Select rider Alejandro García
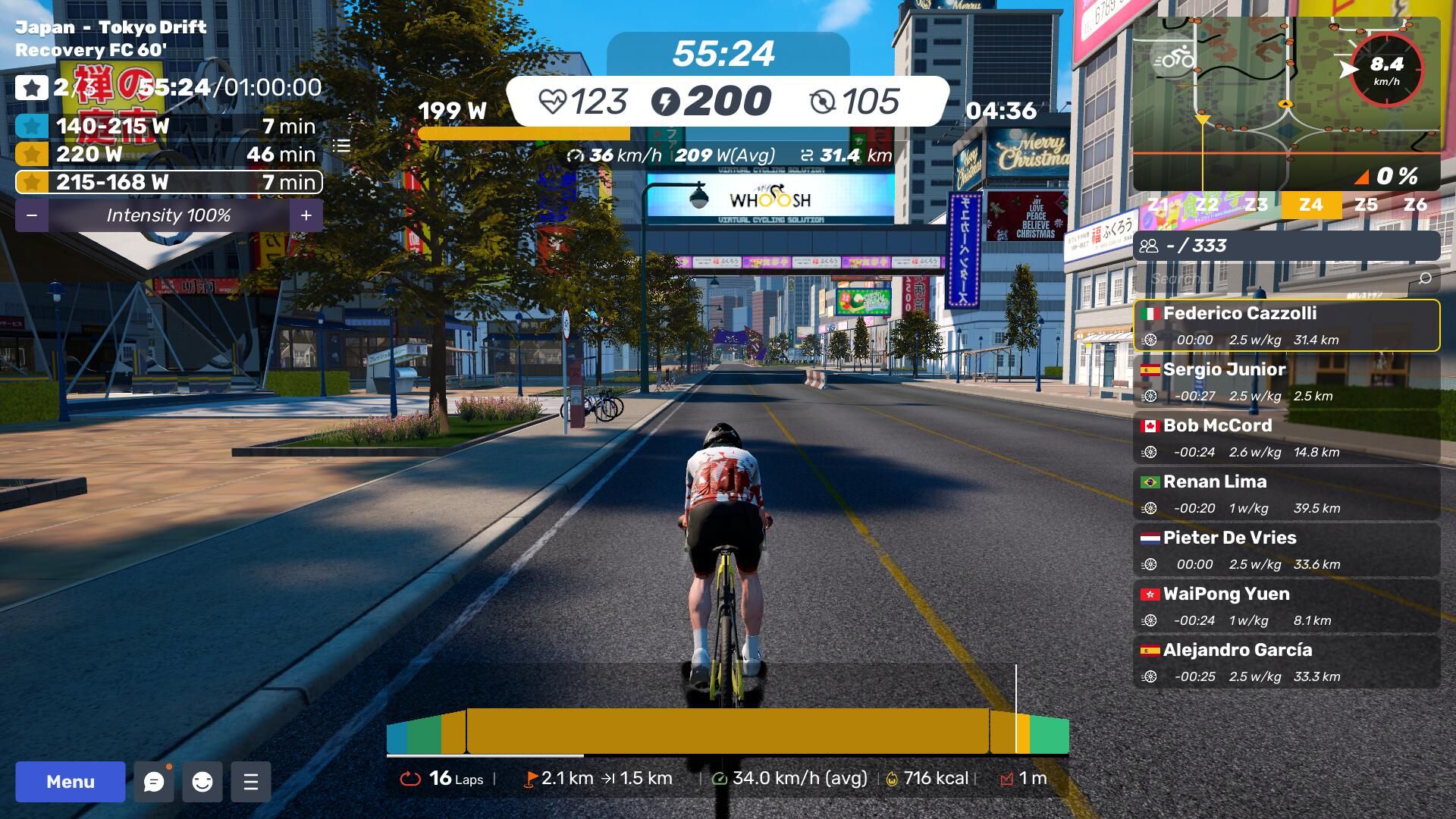Screen dimensions: 1456x819 point(1286,662)
